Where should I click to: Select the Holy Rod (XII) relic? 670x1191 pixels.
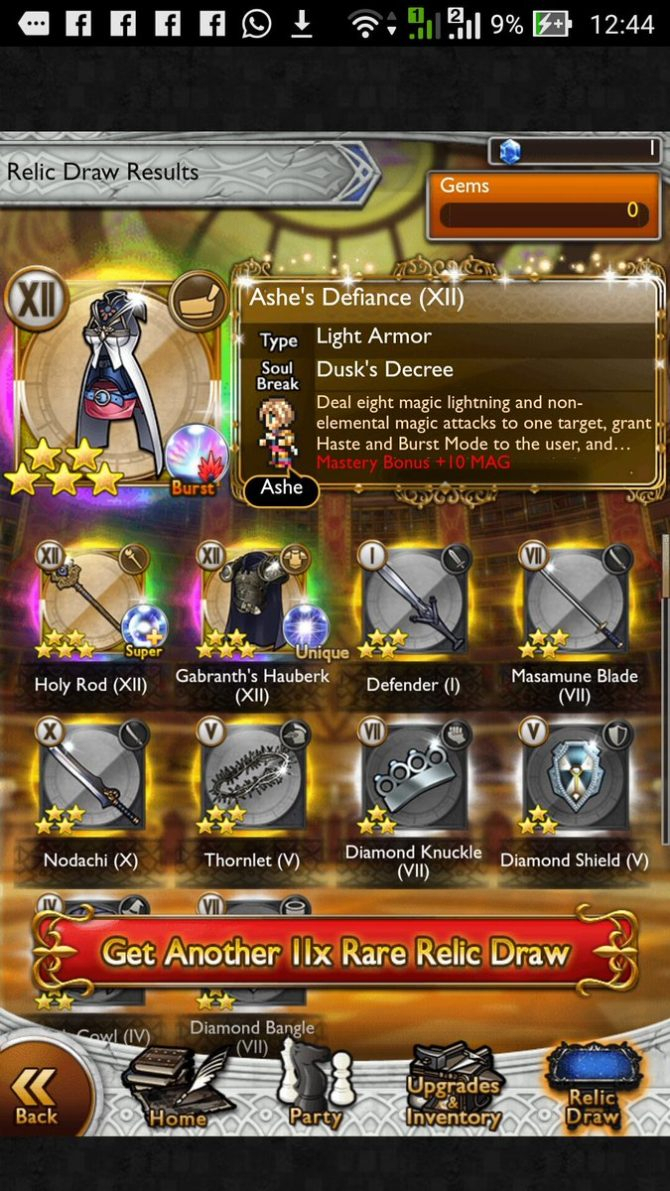[92, 602]
